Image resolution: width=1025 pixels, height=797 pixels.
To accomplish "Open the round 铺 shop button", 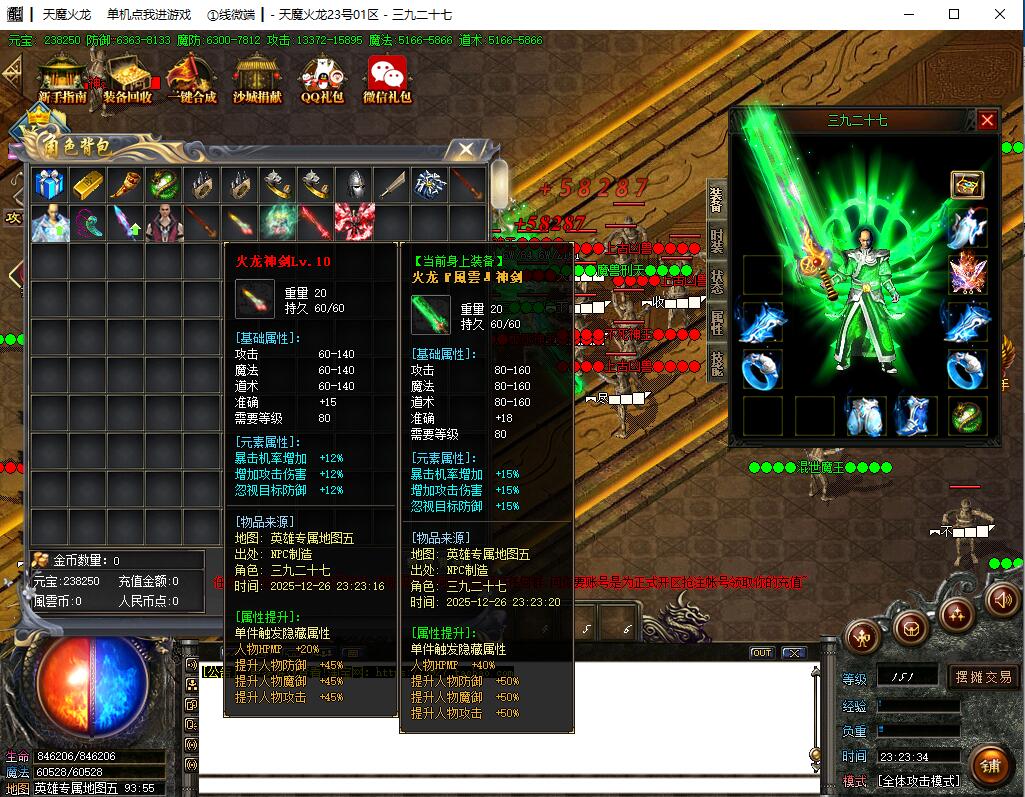I will click(x=990, y=766).
